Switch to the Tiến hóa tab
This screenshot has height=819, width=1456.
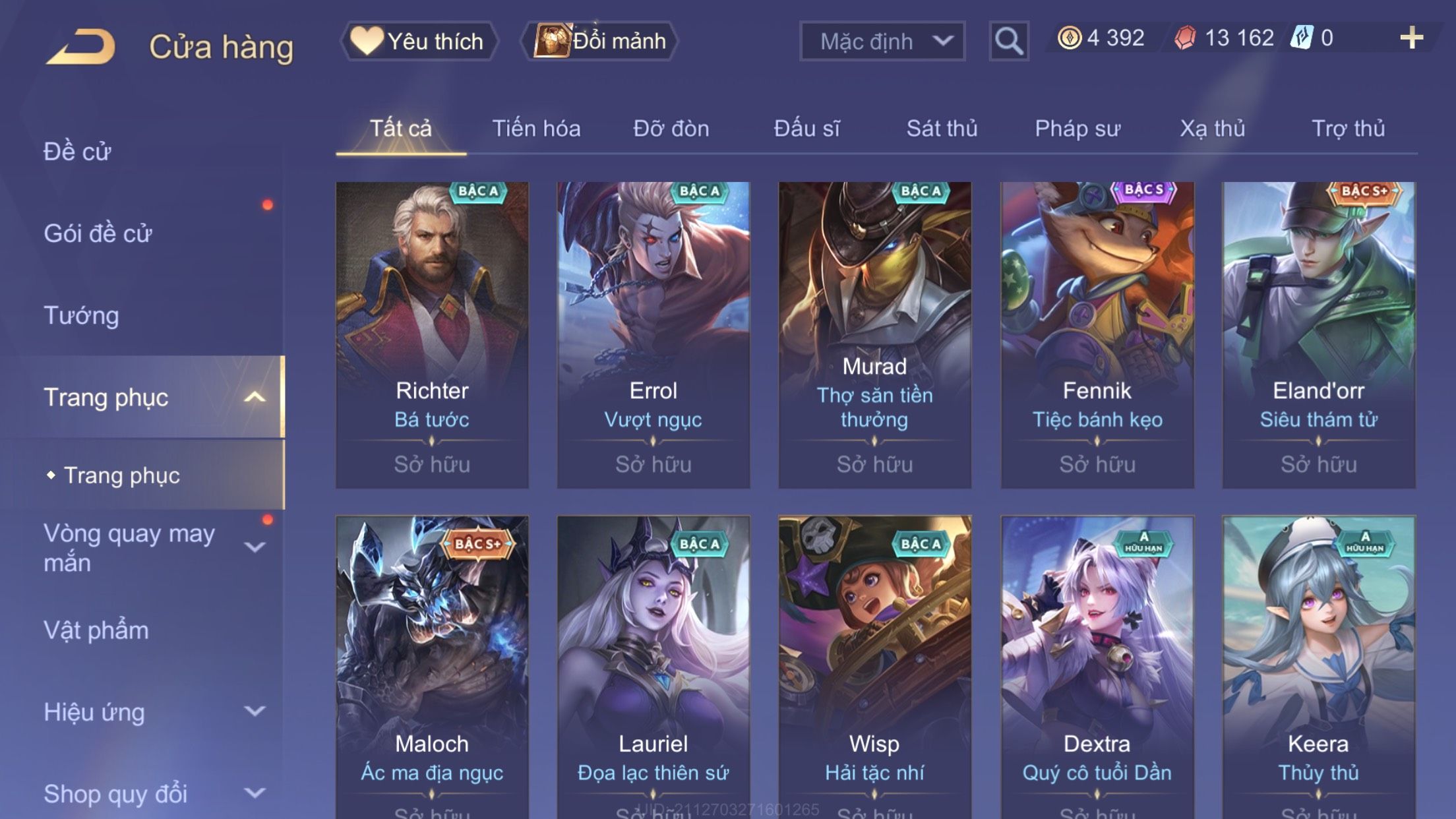pos(536,129)
